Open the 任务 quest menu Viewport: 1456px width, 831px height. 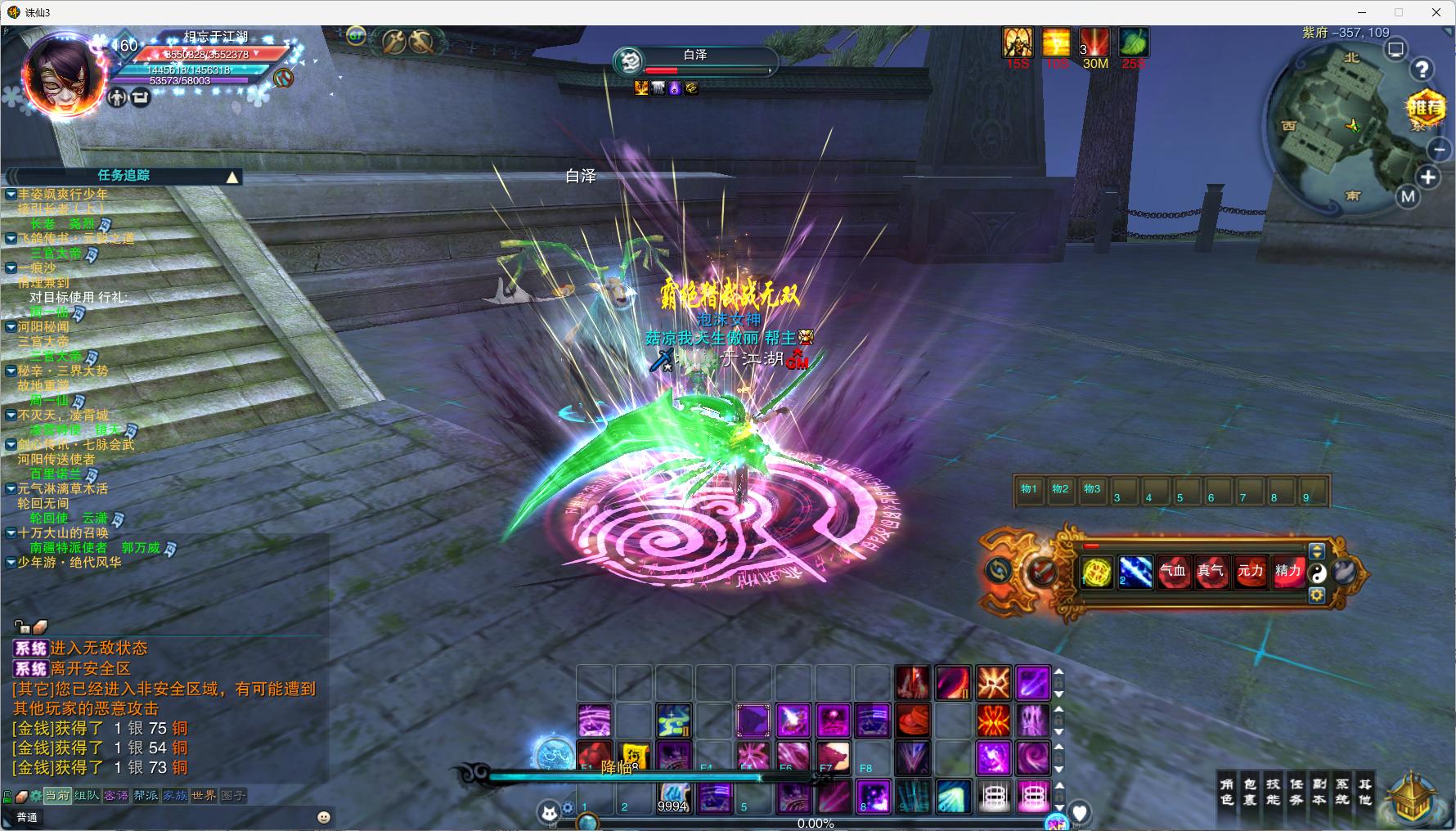[x=1296, y=792]
